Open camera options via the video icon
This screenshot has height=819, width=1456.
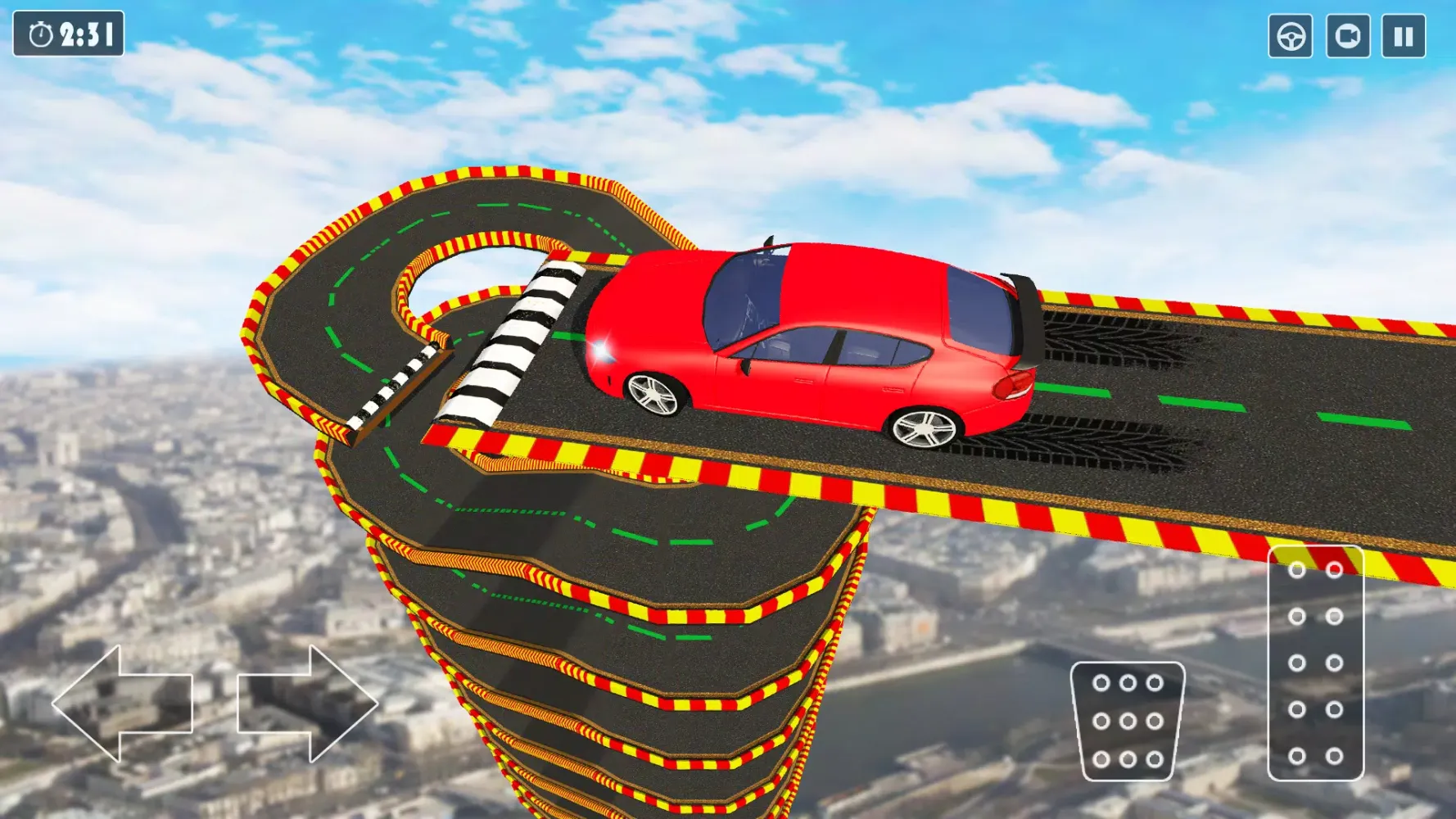click(1348, 34)
